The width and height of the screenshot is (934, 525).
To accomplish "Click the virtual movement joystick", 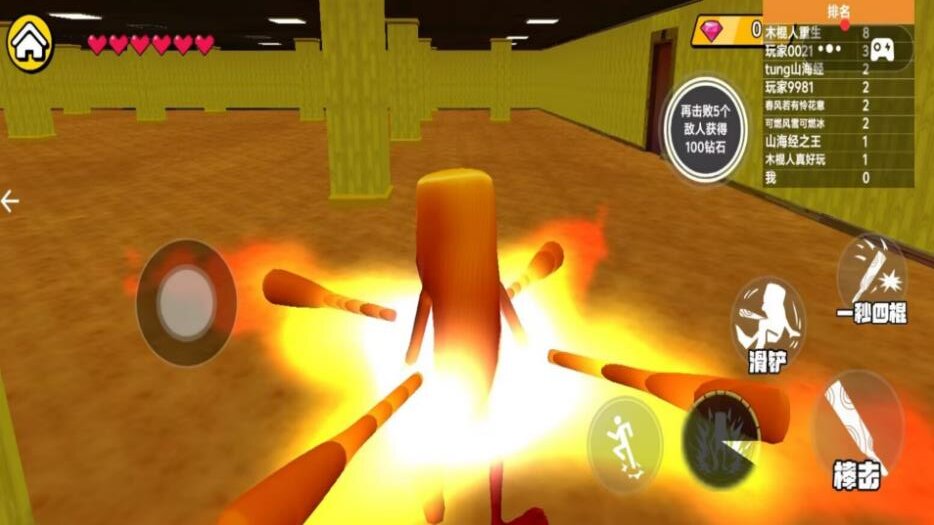I will (x=186, y=302).
